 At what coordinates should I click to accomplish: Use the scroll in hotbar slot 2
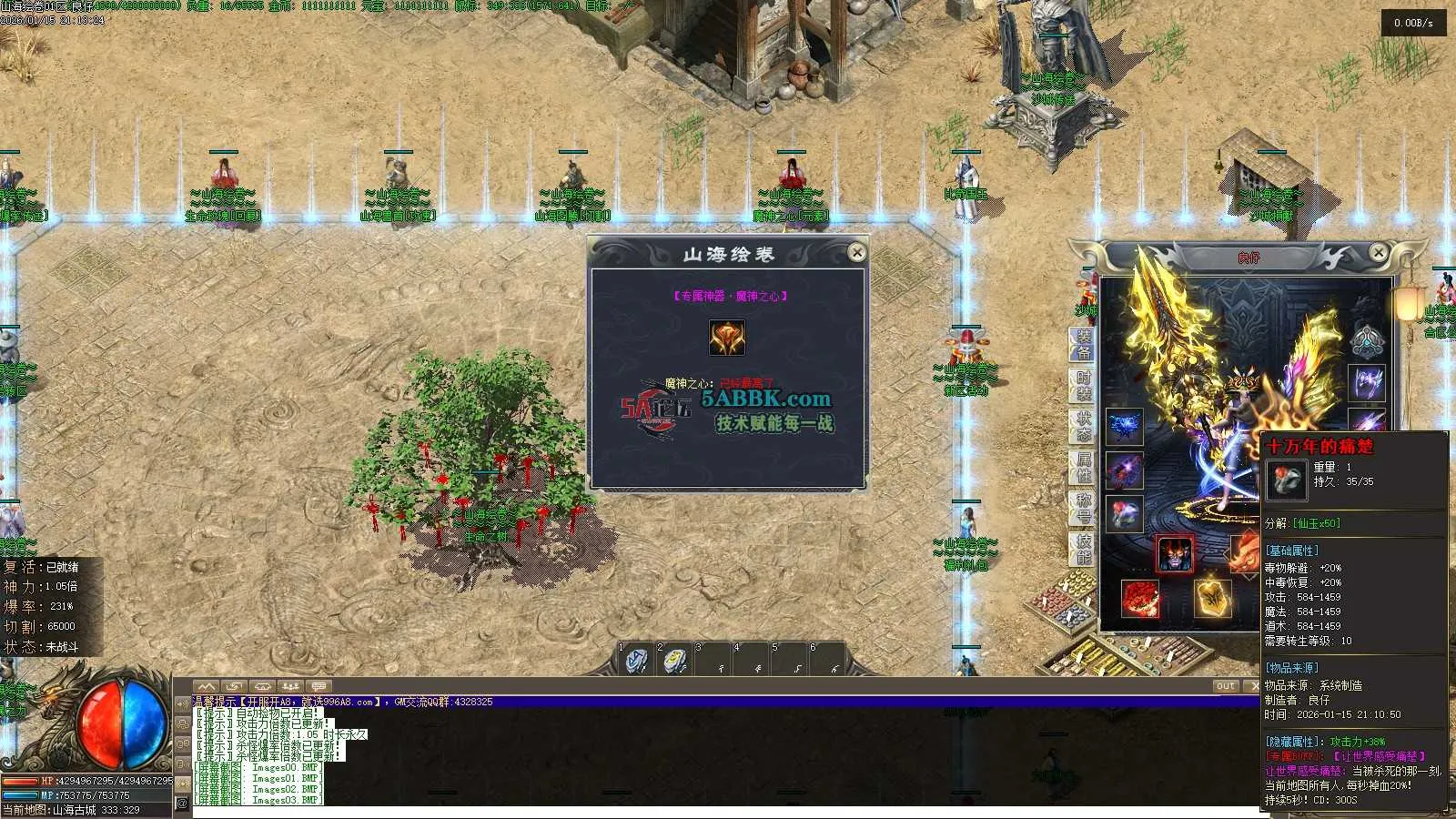(x=674, y=661)
